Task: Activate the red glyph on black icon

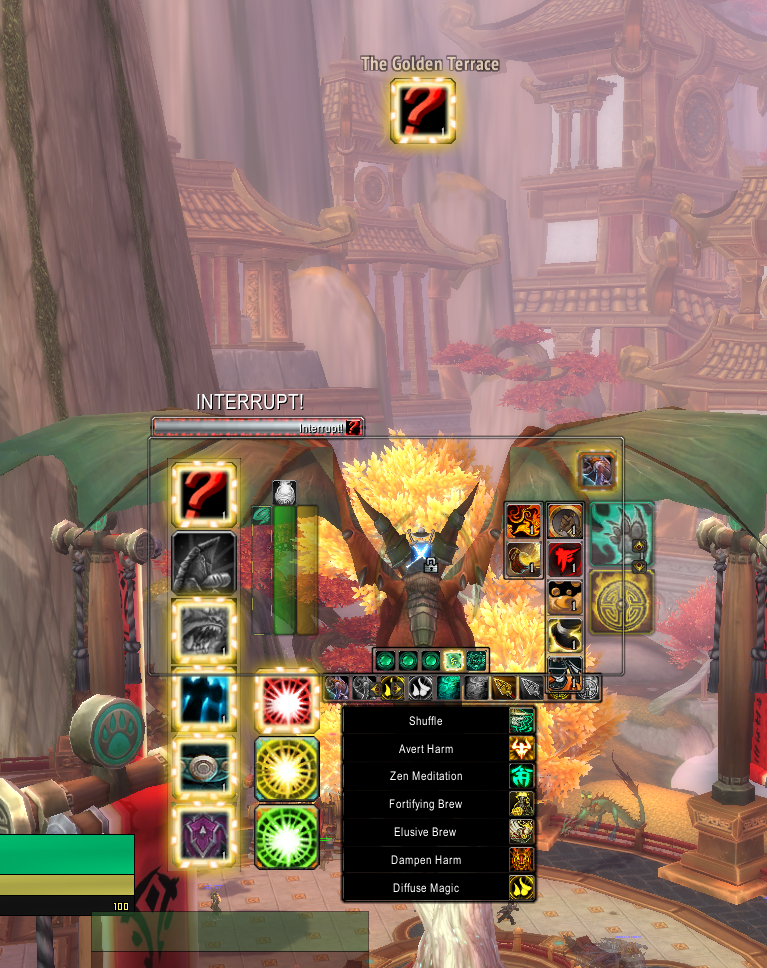Action: pyautogui.click(x=564, y=559)
